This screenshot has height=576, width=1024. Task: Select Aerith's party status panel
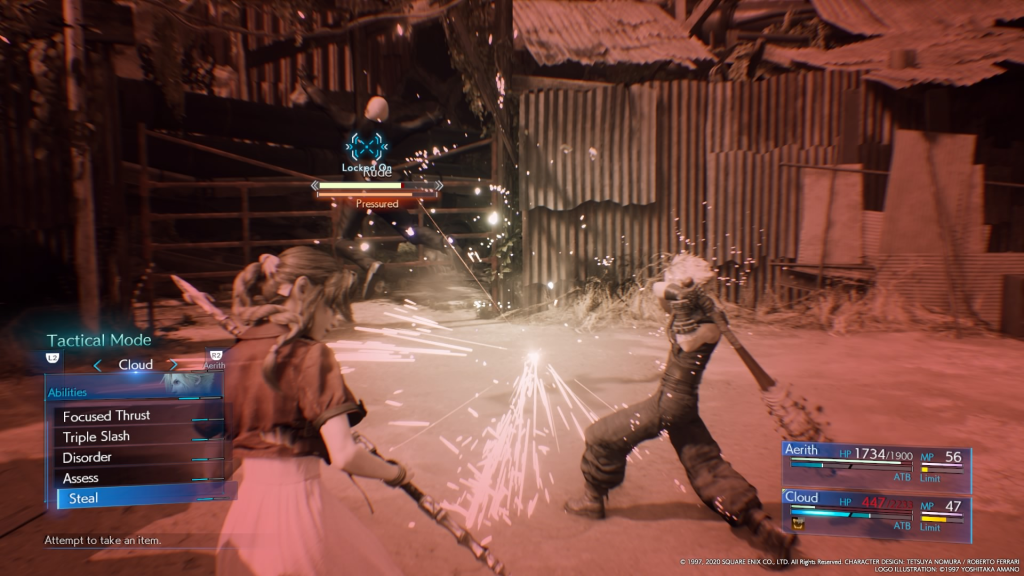875,466
